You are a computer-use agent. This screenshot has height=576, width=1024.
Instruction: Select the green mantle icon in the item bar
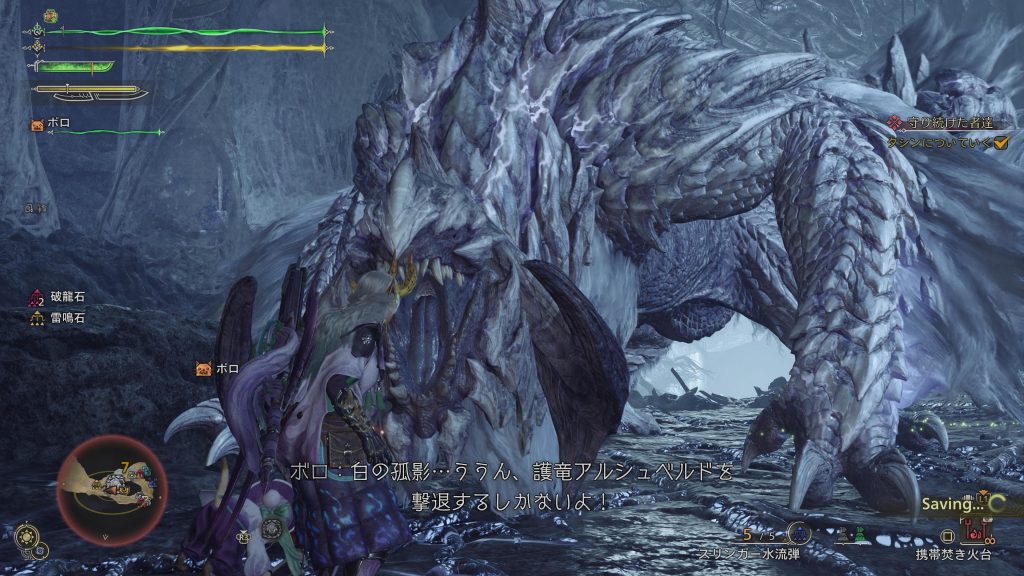857,537
